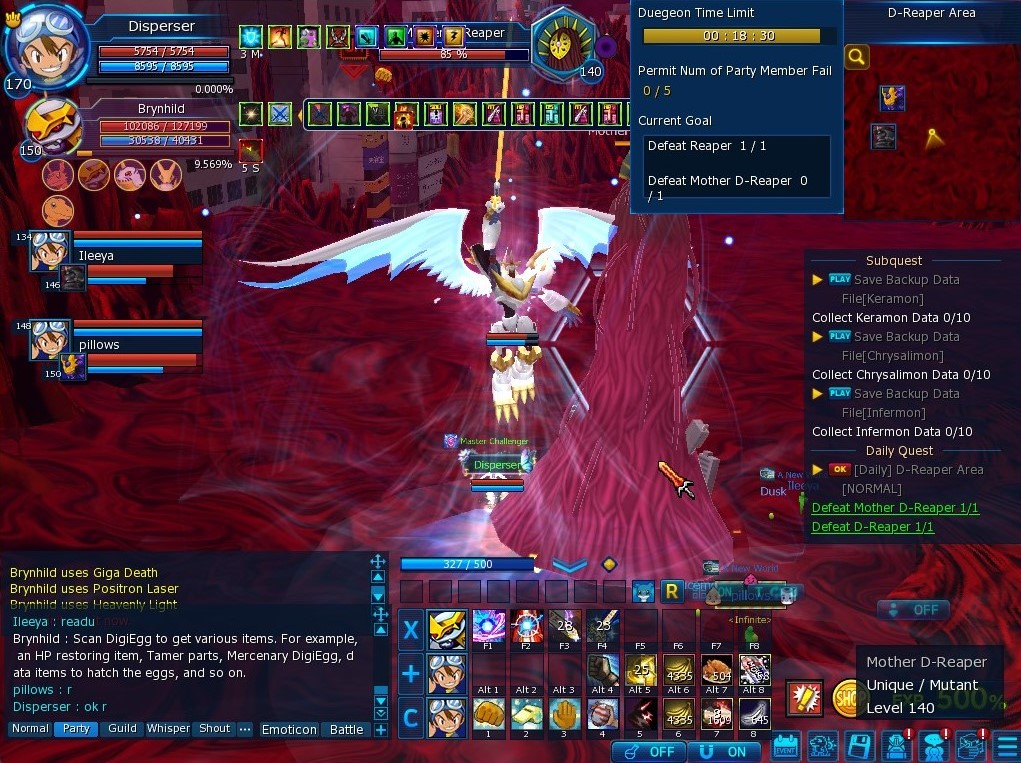1021x763 pixels.
Task: Click the minimap magnifier search button
Action: tap(857, 57)
